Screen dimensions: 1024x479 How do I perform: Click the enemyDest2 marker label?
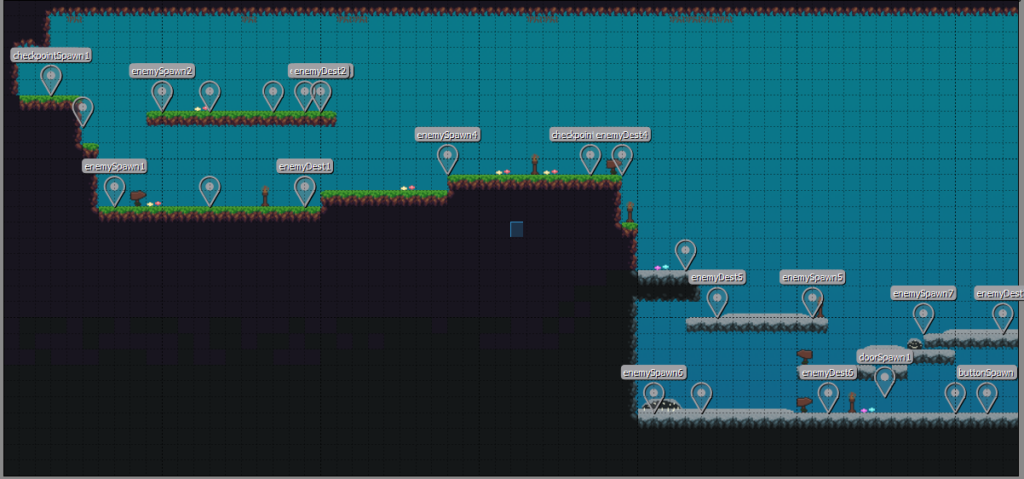[x=321, y=71]
